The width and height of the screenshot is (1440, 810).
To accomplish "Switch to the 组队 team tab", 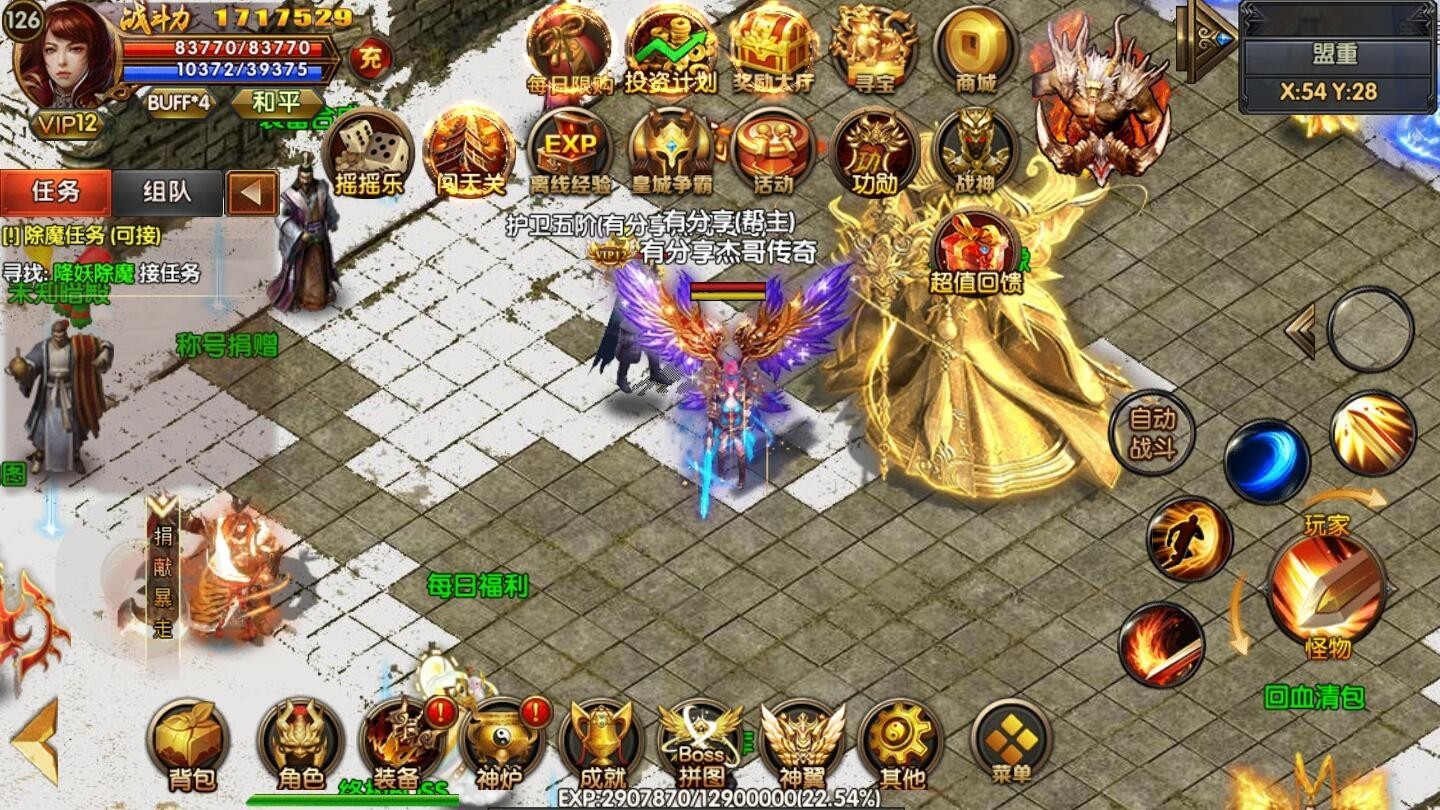I will tap(167, 192).
